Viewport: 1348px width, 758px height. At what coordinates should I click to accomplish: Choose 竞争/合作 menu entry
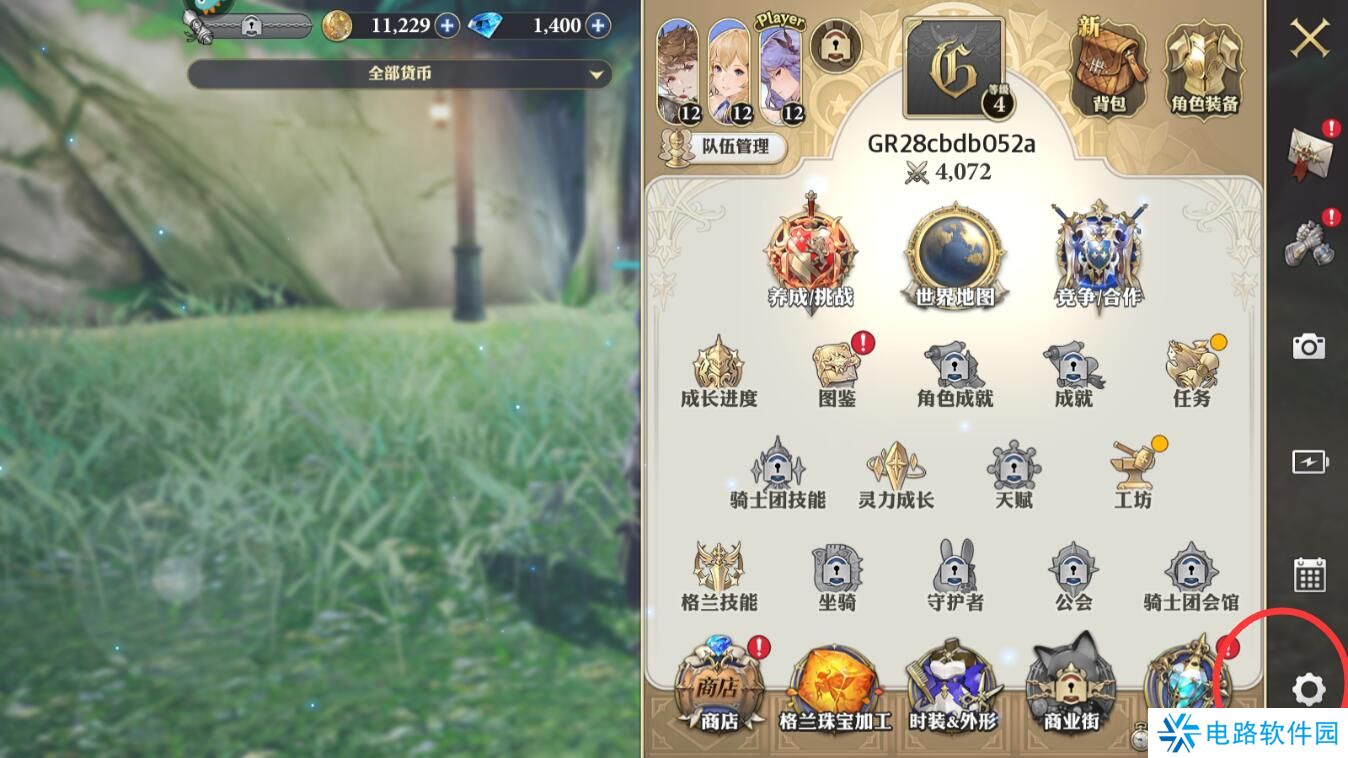1097,255
